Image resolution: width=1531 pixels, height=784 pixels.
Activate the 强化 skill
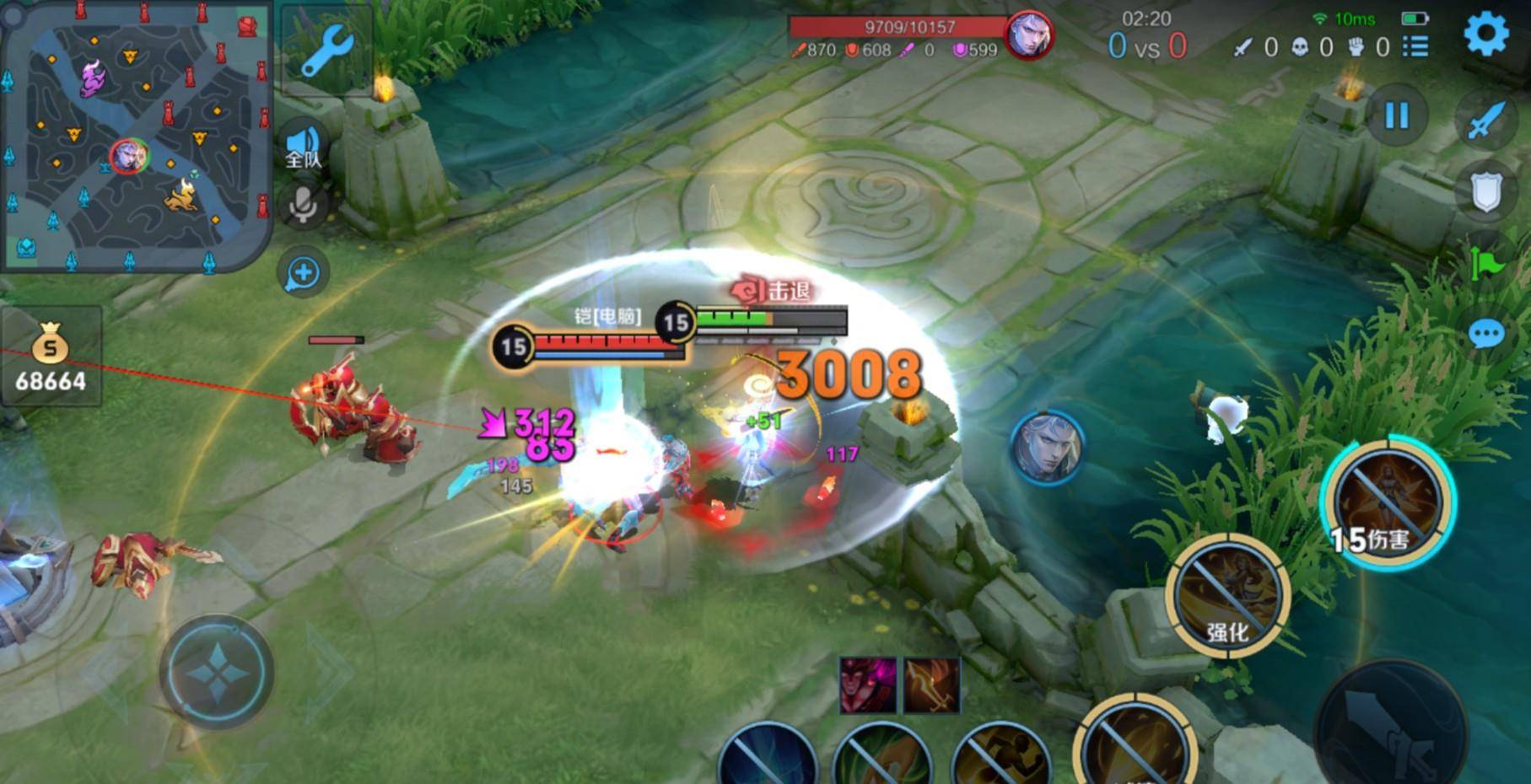point(1228,595)
